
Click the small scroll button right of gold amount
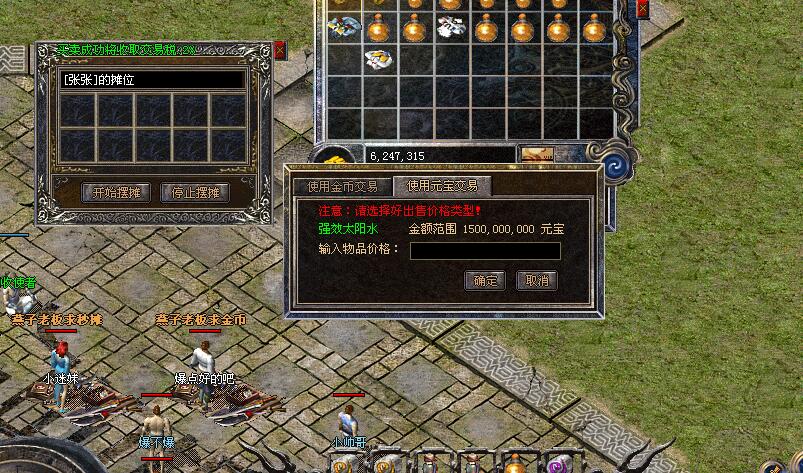(537, 155)
